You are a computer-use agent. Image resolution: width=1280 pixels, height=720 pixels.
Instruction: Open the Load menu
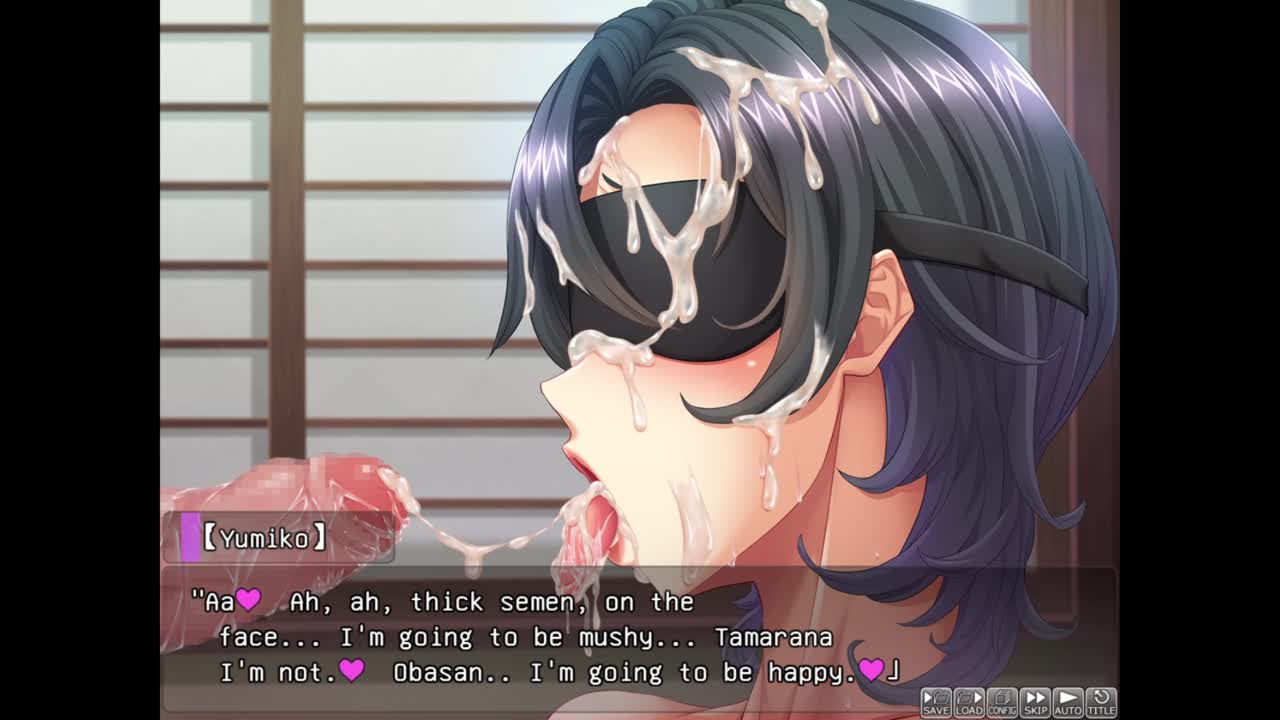point(969,702)
